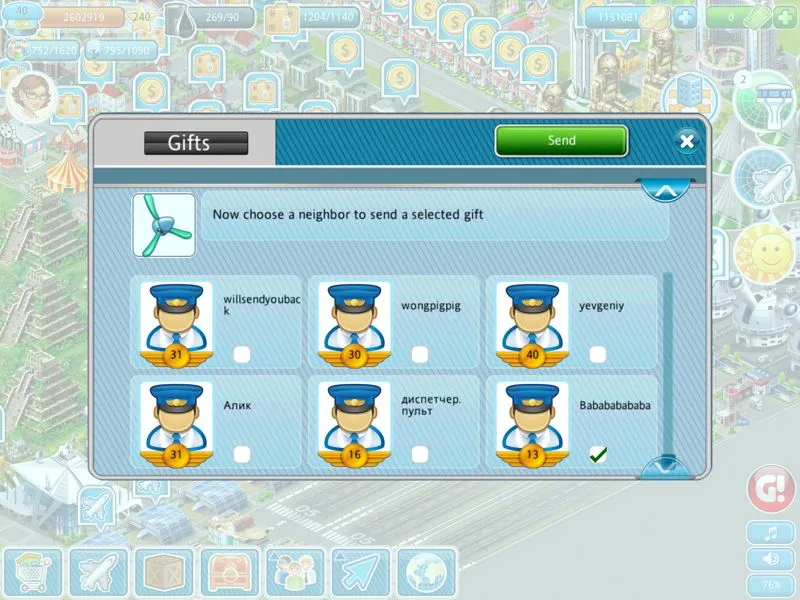
Task: Check the box for yevgeniy
Action: pos(597,354)
